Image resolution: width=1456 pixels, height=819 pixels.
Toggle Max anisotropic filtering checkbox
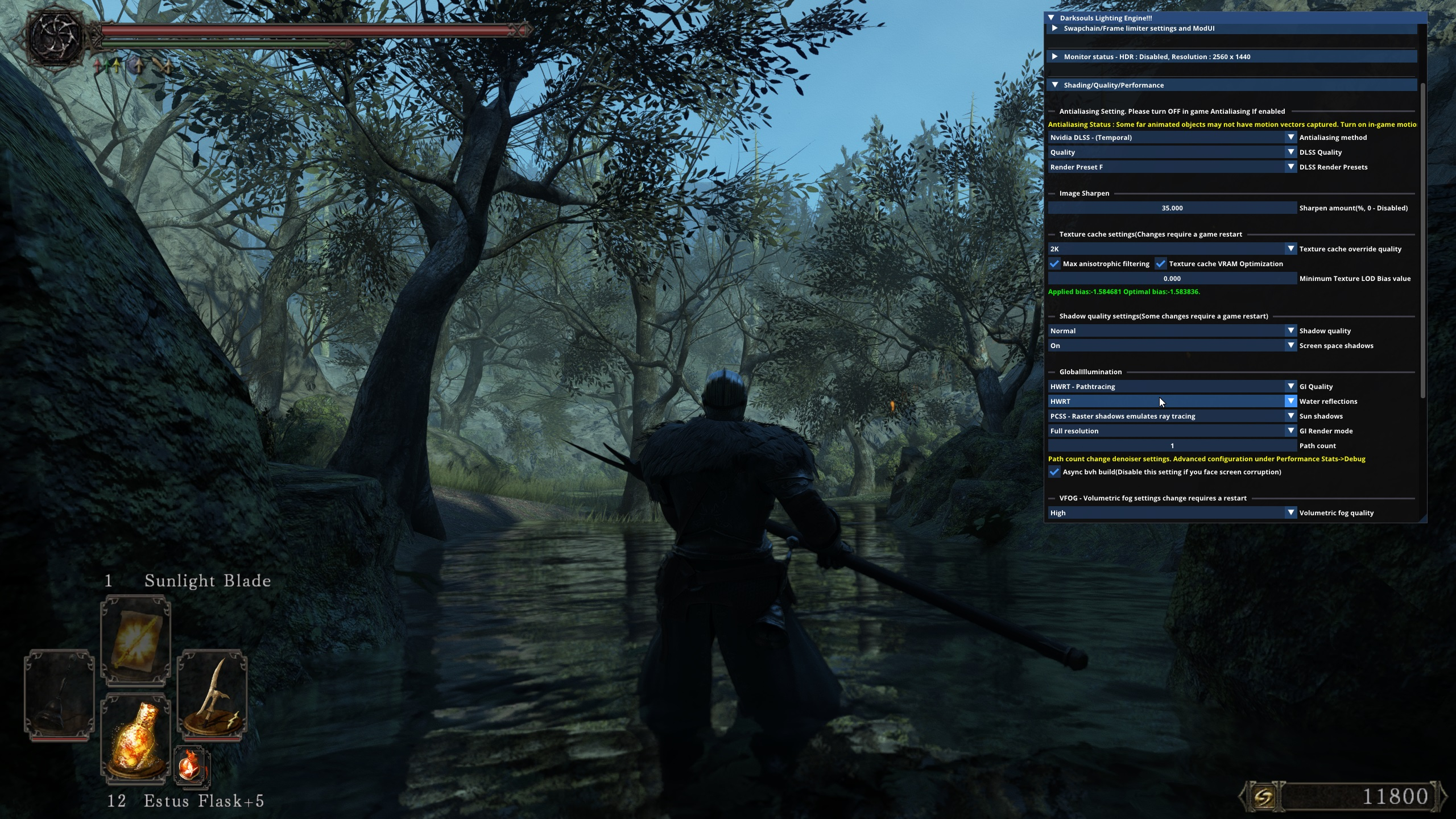coord(1054,264)
